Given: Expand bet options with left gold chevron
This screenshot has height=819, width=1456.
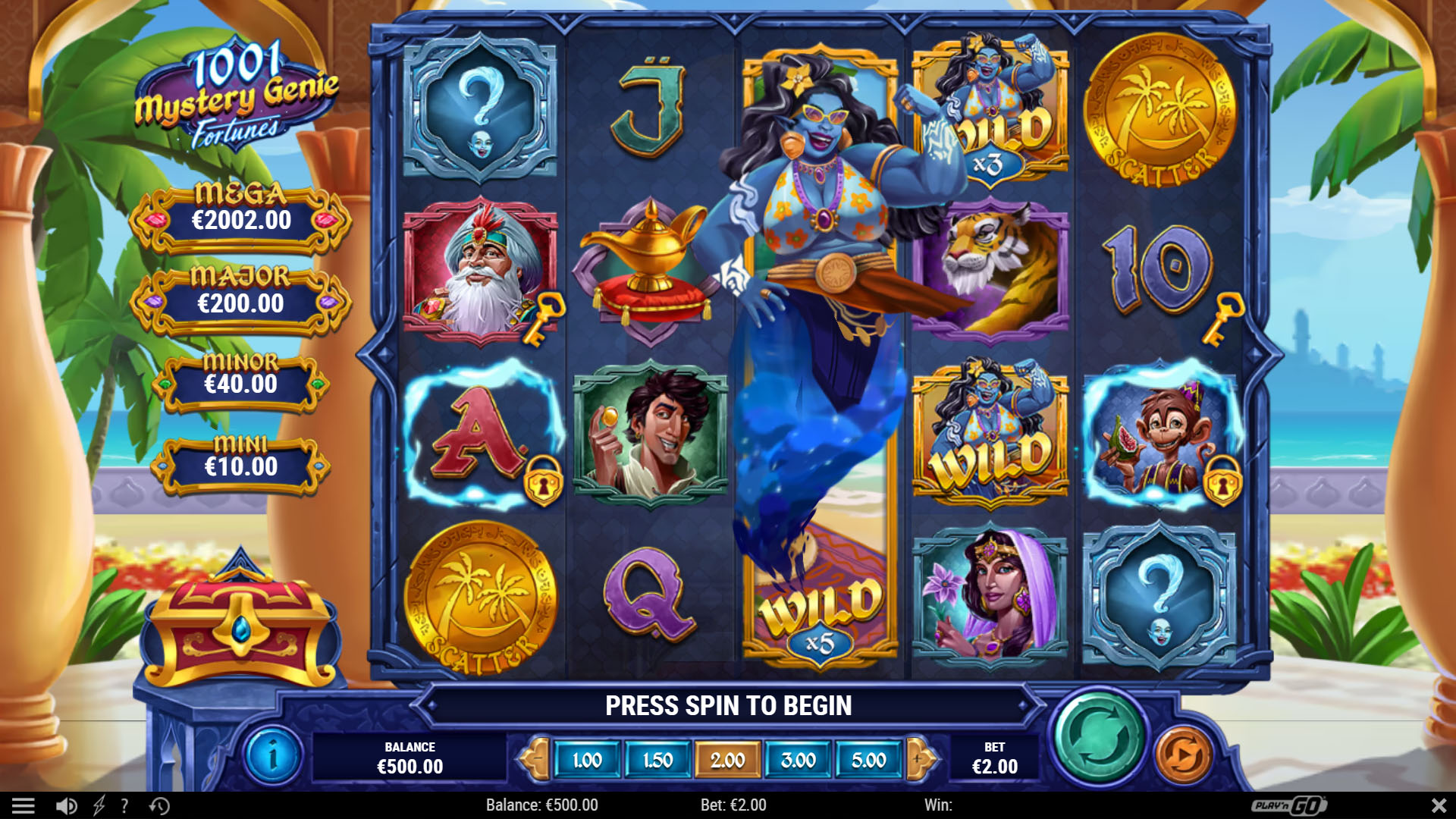Looking at the screenshot, I should click(538, 758).
